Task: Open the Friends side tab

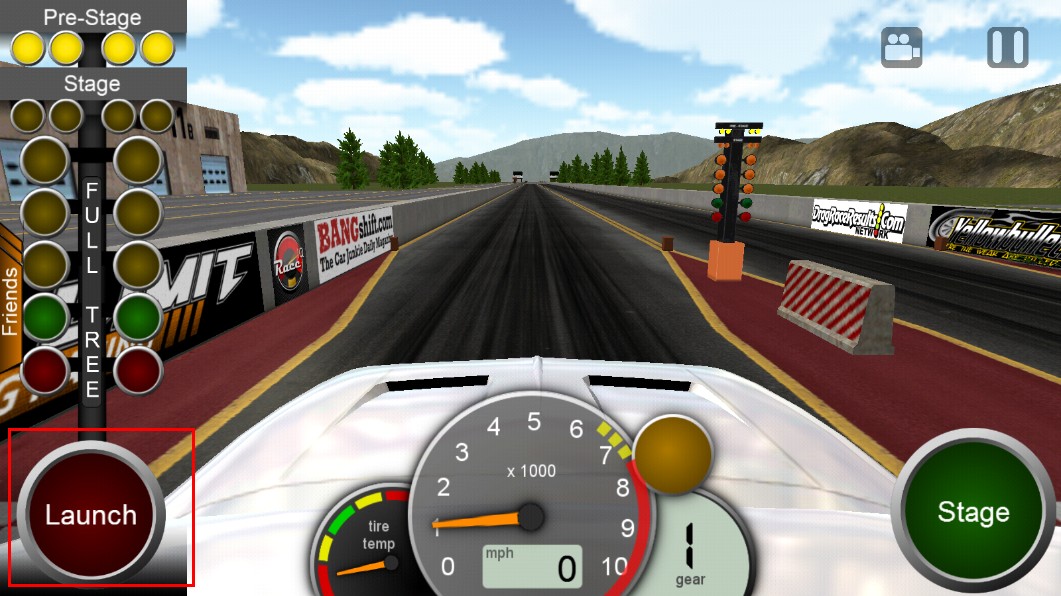Action: (x=11, y=300)
